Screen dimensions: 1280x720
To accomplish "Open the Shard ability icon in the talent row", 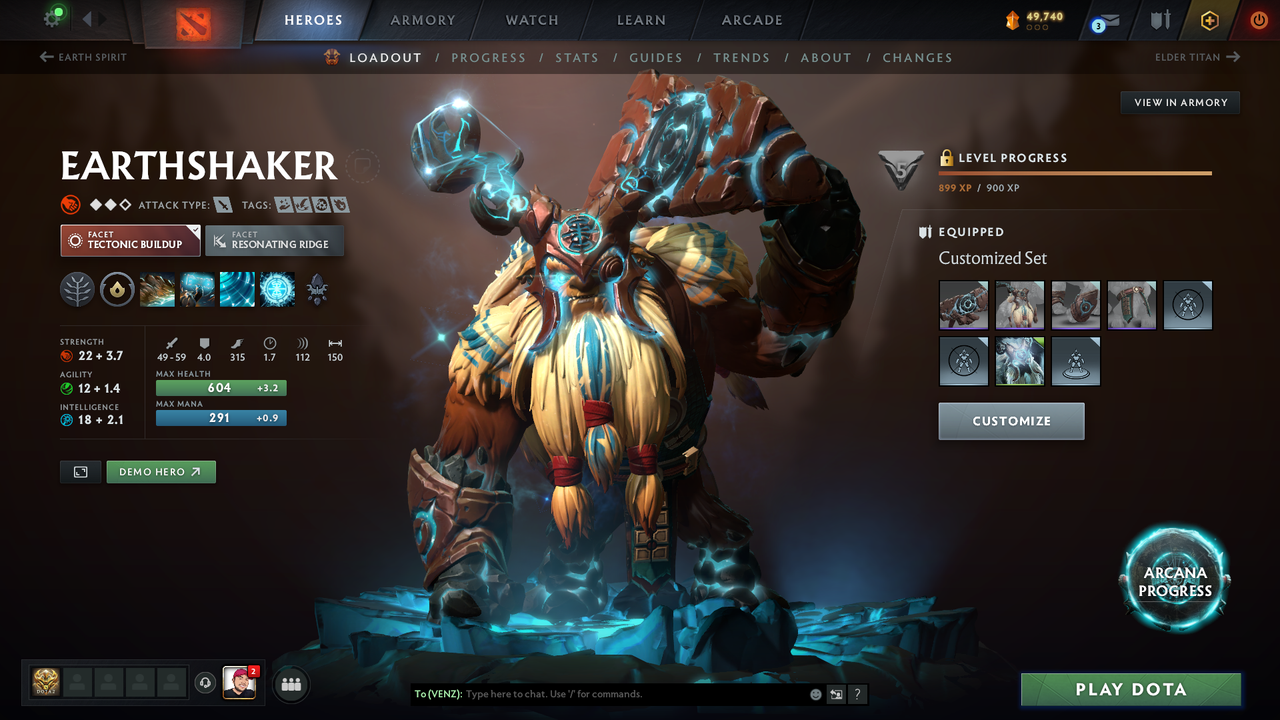I will (x=118, y=290).
